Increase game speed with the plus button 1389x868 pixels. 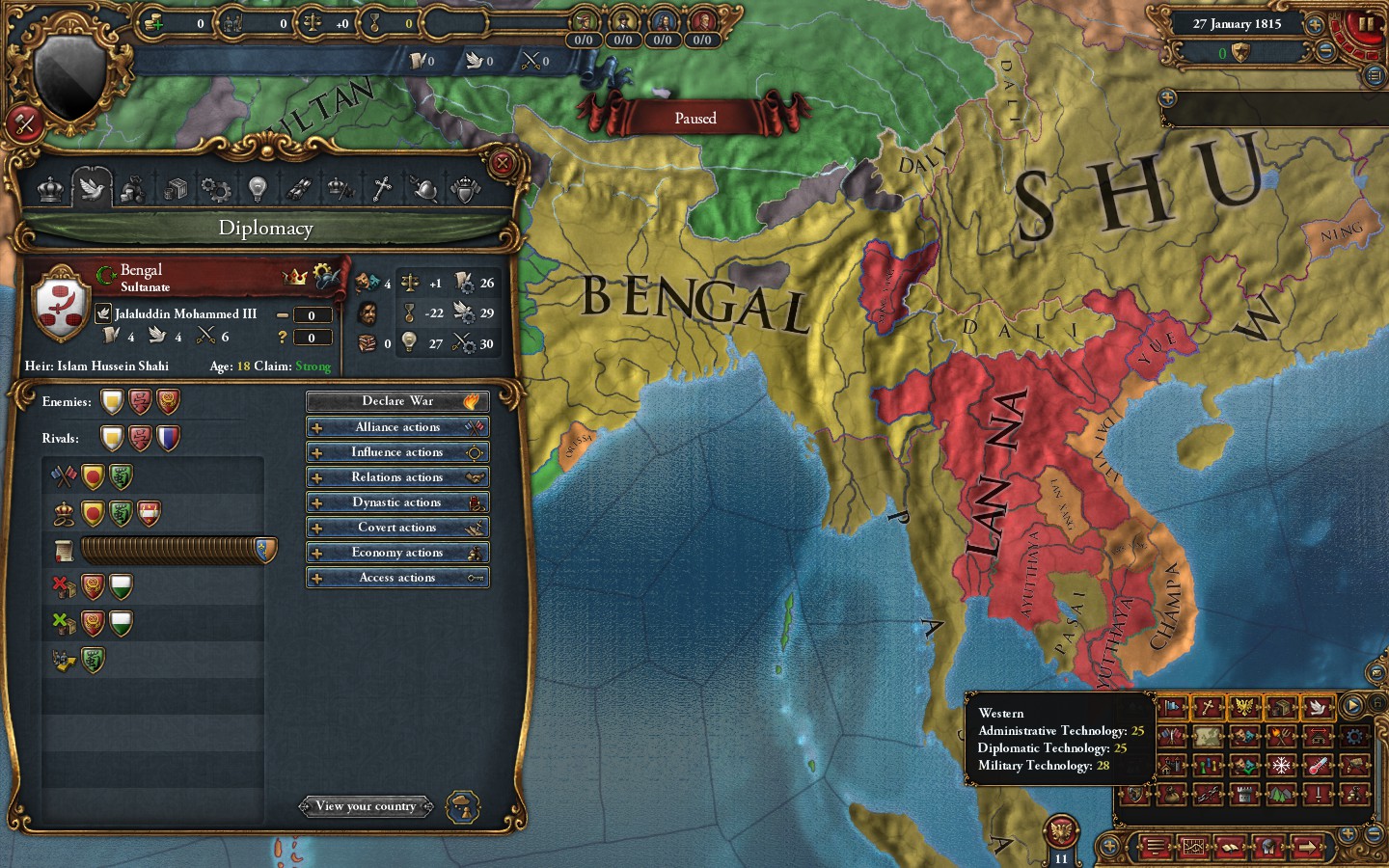[1315, 25]
